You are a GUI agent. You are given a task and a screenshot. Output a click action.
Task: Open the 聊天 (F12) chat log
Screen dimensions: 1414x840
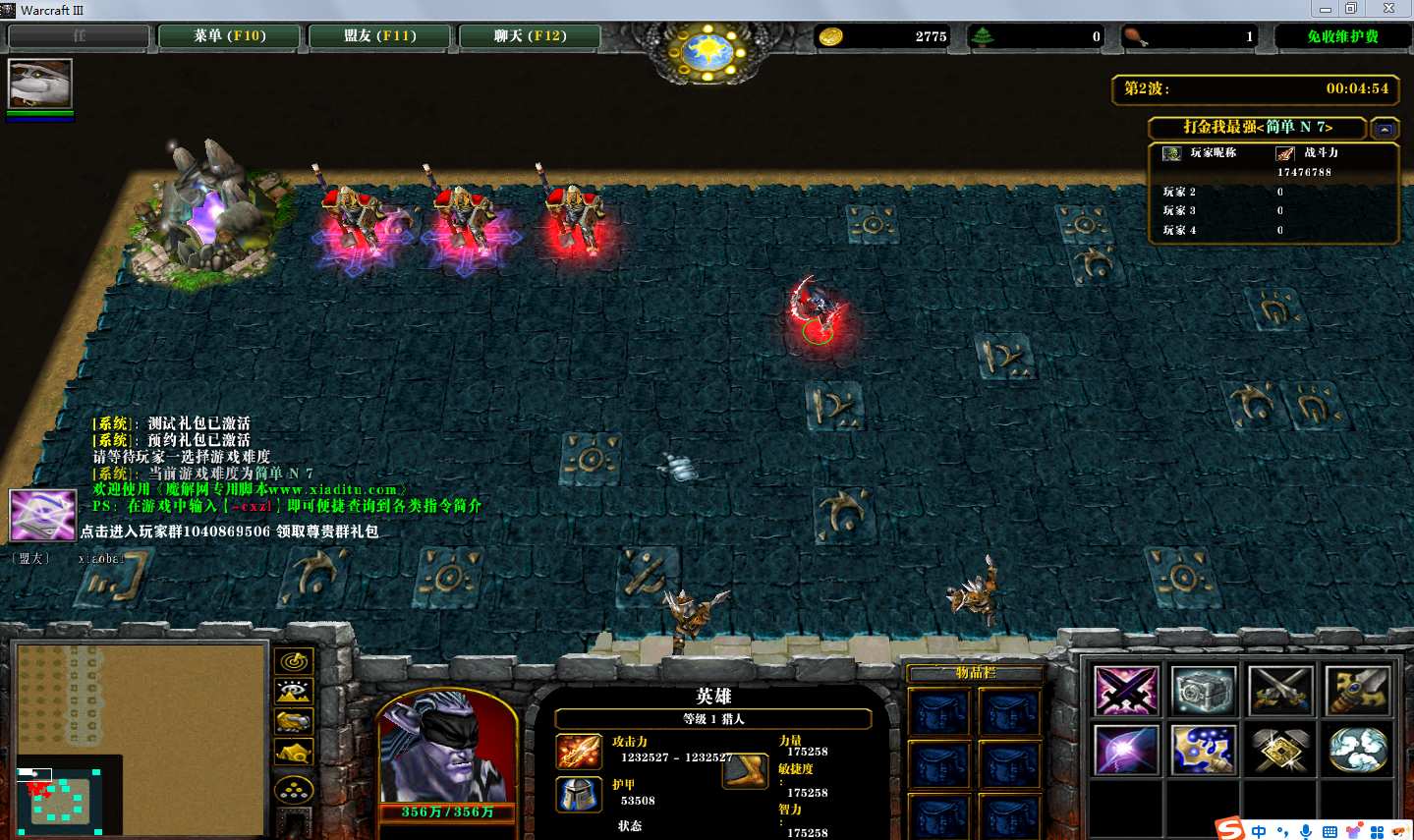pos(530,36)
